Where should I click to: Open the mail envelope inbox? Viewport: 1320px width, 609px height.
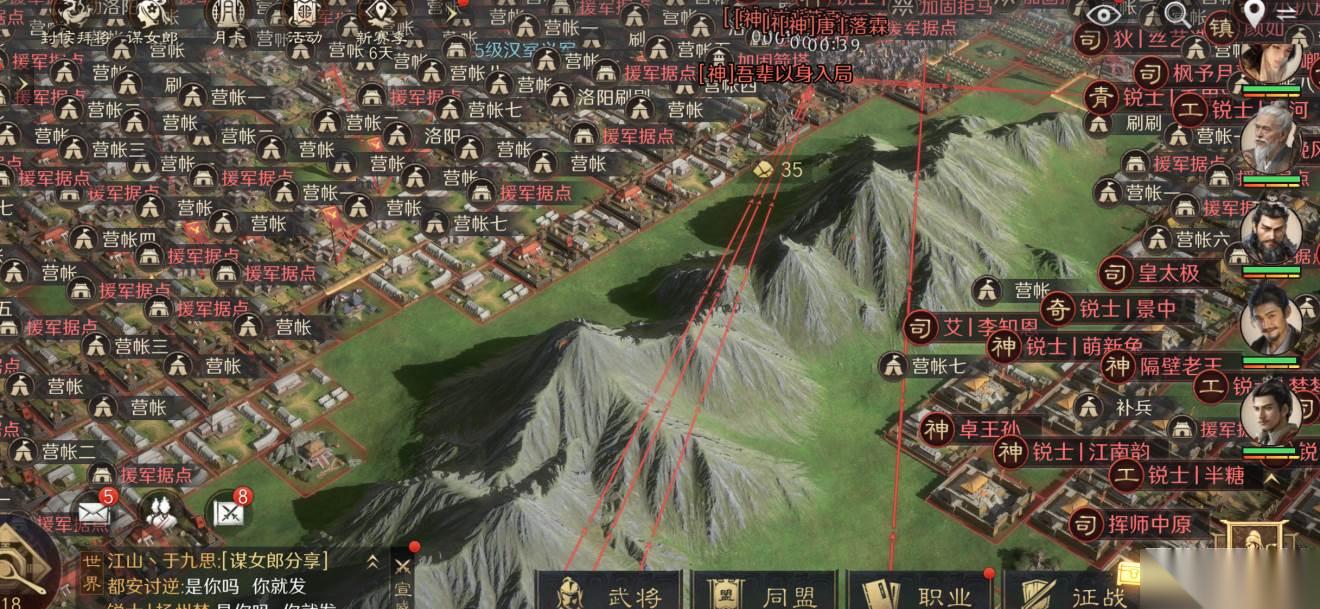(93, 512)
